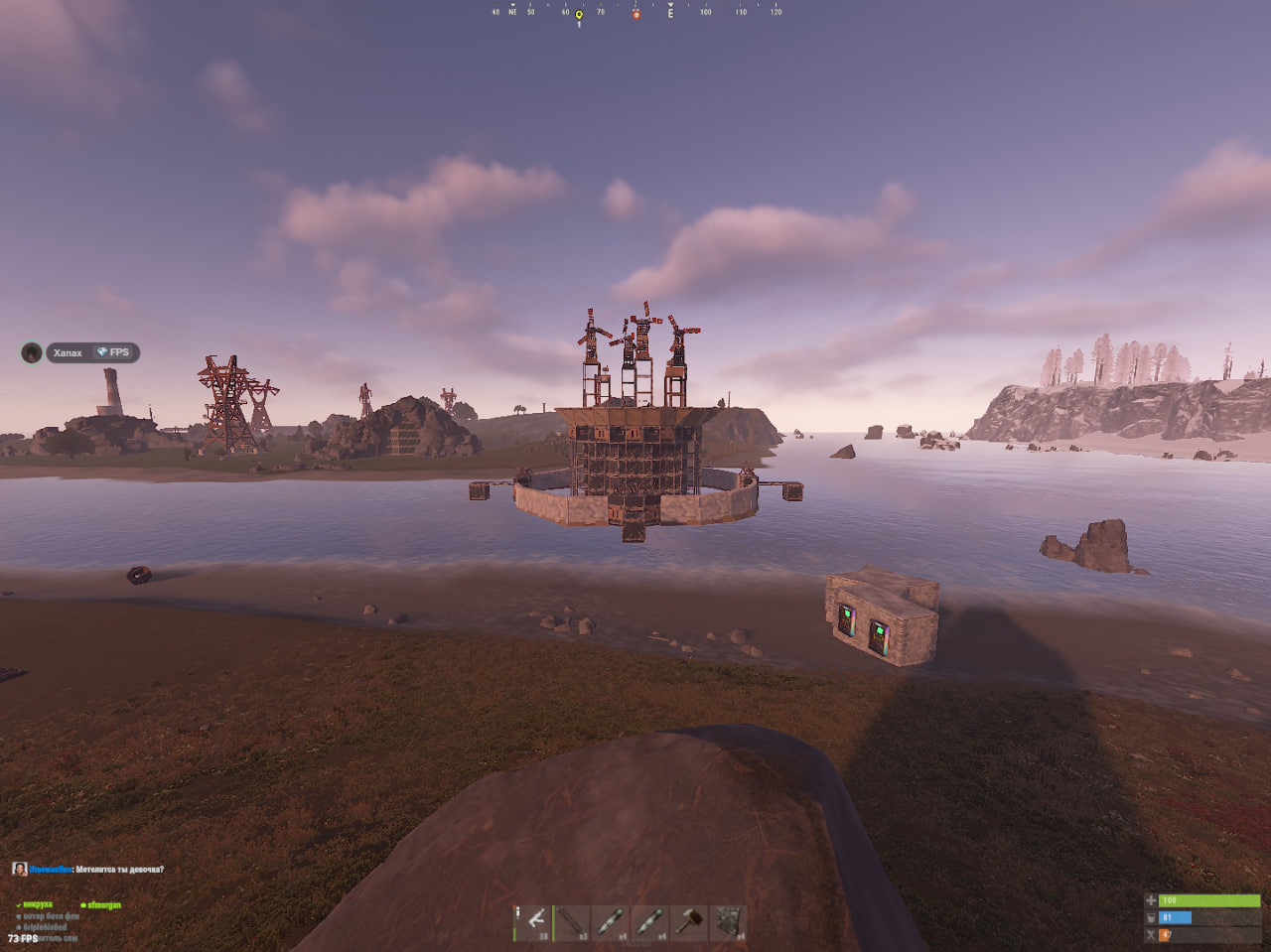Click the chat message sender's avatar

coord(19,869)
